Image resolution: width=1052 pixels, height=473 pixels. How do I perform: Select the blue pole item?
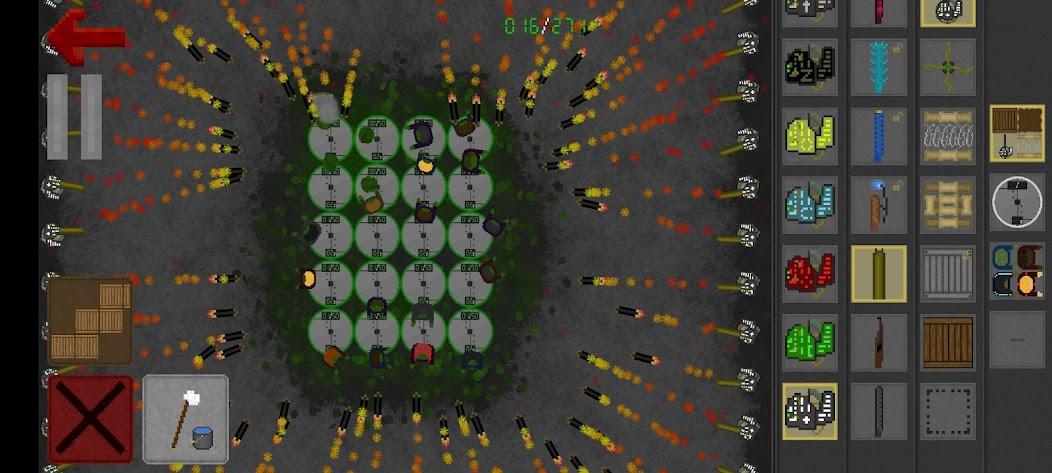879,137
